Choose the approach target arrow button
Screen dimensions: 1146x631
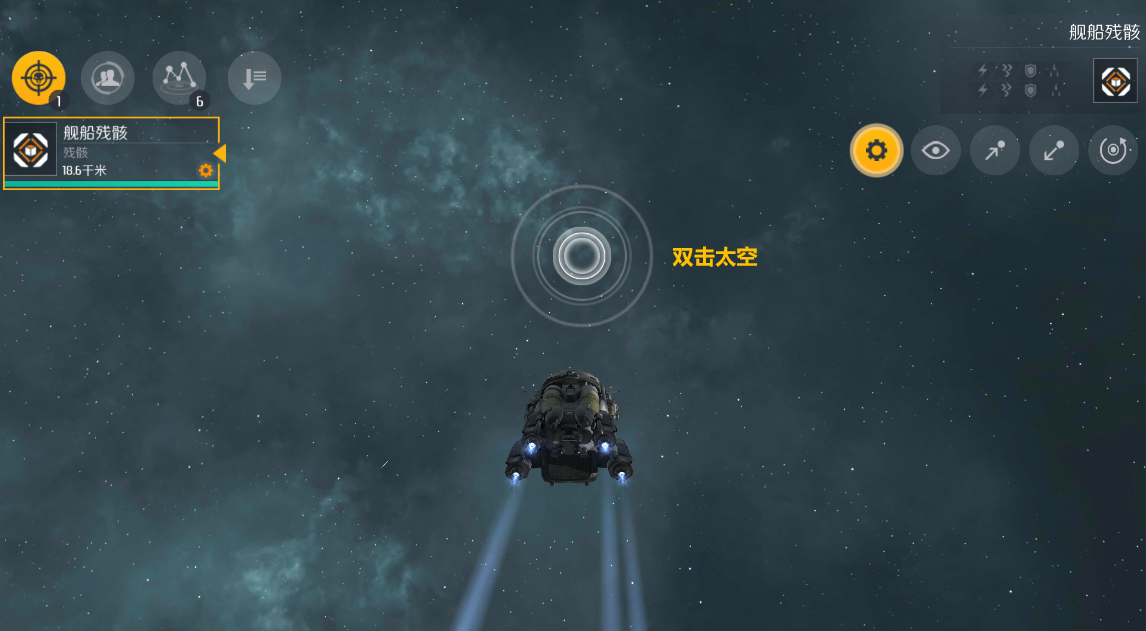[x=995, y=151]
